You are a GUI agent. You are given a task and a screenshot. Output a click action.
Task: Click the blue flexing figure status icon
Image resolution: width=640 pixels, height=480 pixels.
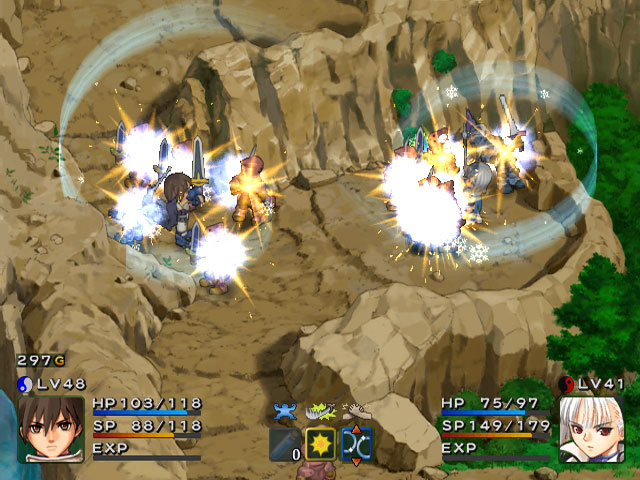(284, 411)
